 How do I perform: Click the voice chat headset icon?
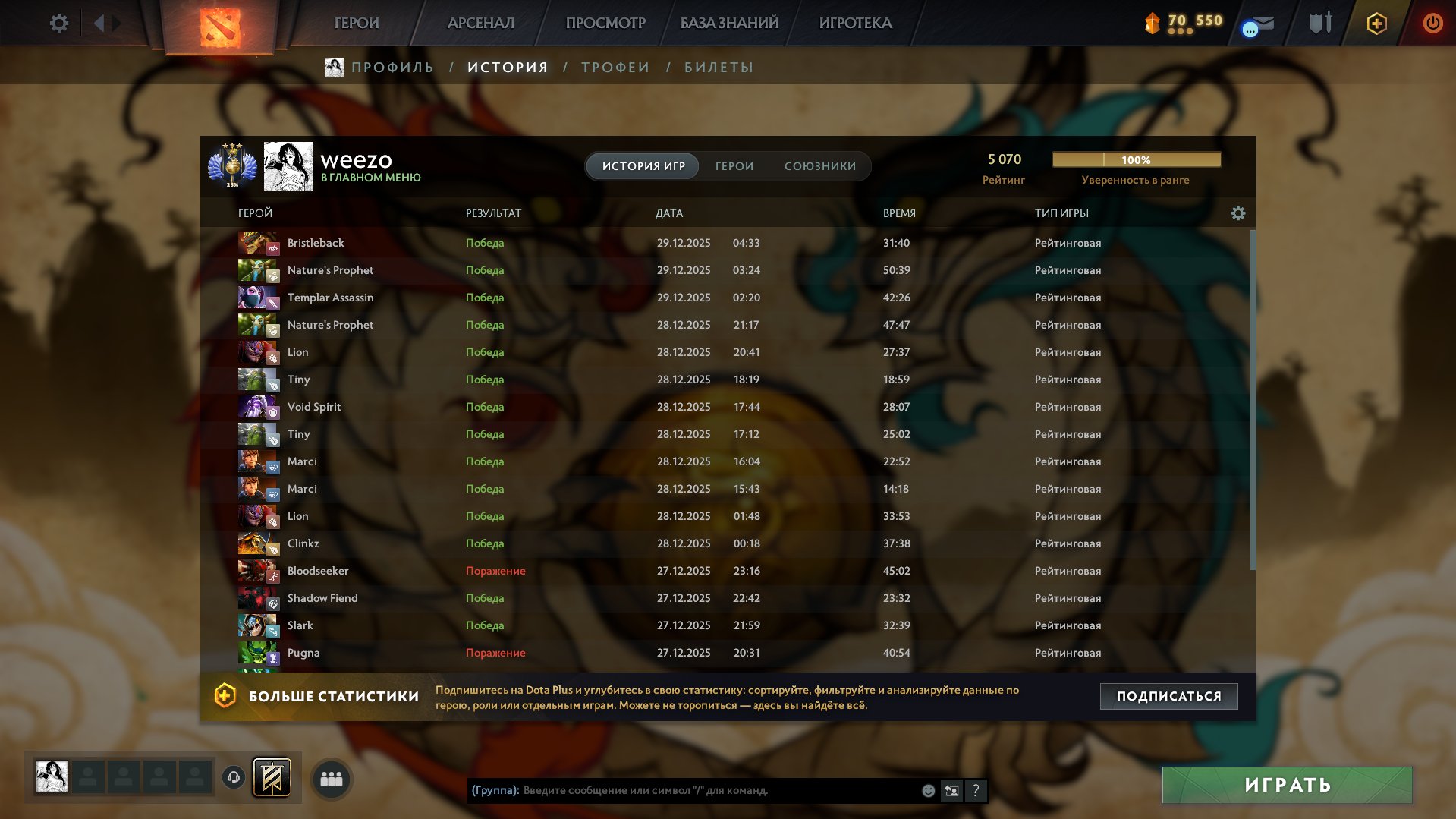click(x=233, y=776)
